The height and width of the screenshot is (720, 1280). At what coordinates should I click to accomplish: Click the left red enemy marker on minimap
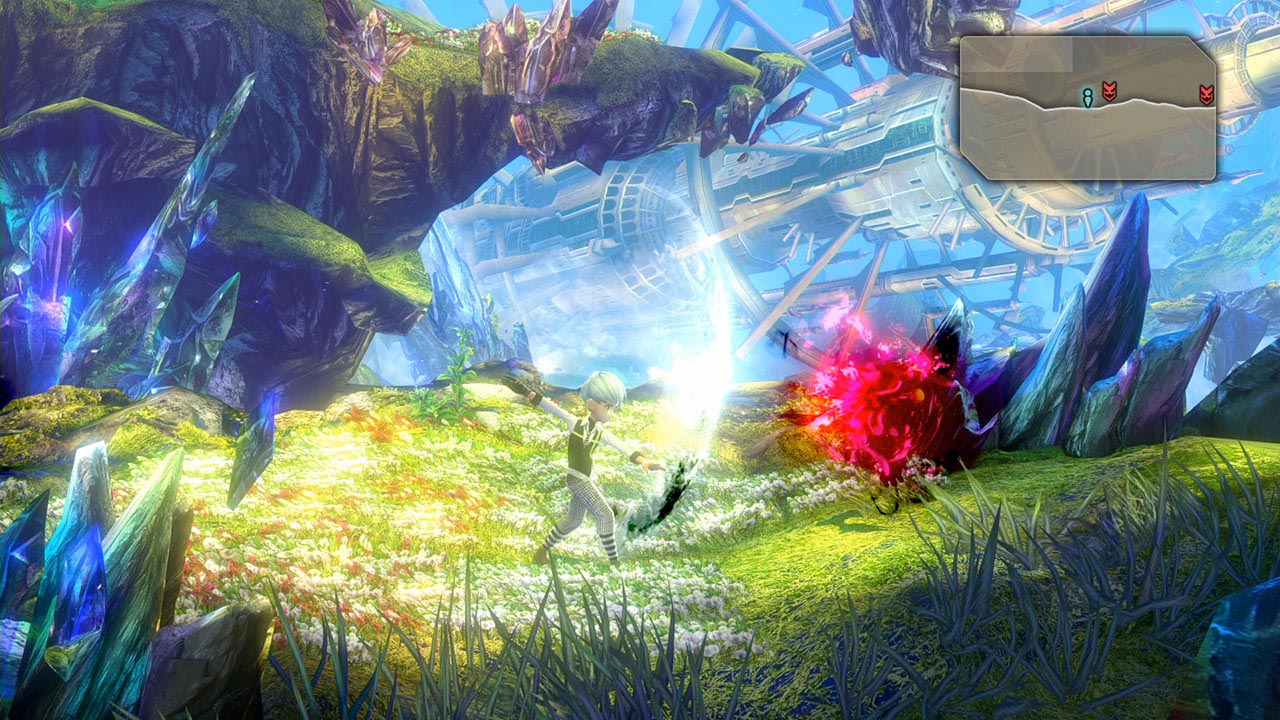pyautogui.click(x=1109, y=92)
